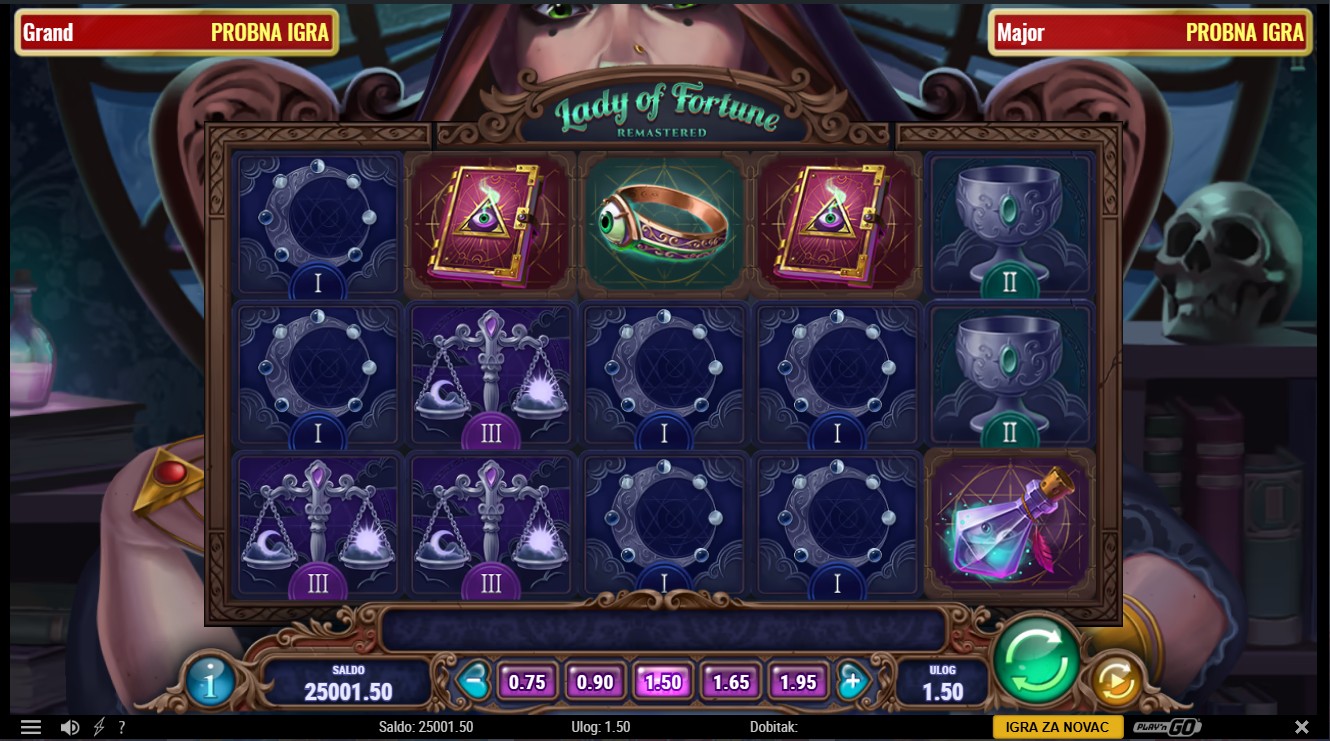Toggle the lightning fast-play icon
1330x741 pixels.
click(x=99, y=727)
